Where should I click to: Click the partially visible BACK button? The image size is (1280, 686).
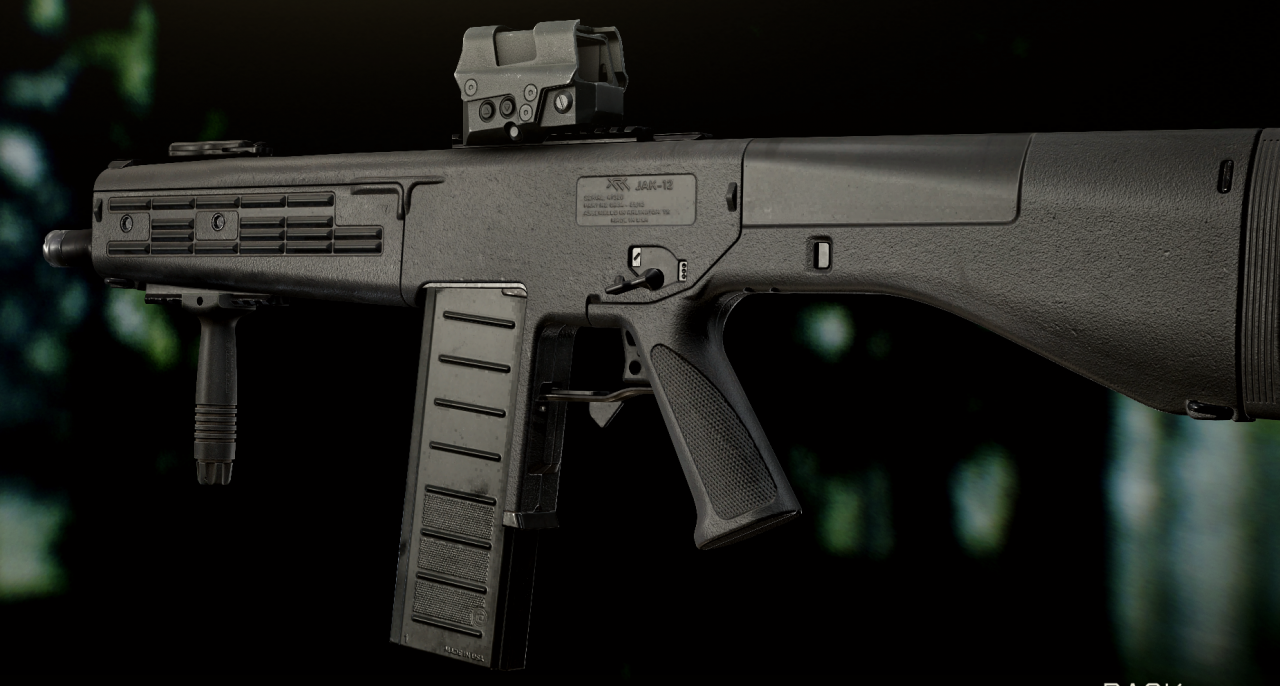1142,682
